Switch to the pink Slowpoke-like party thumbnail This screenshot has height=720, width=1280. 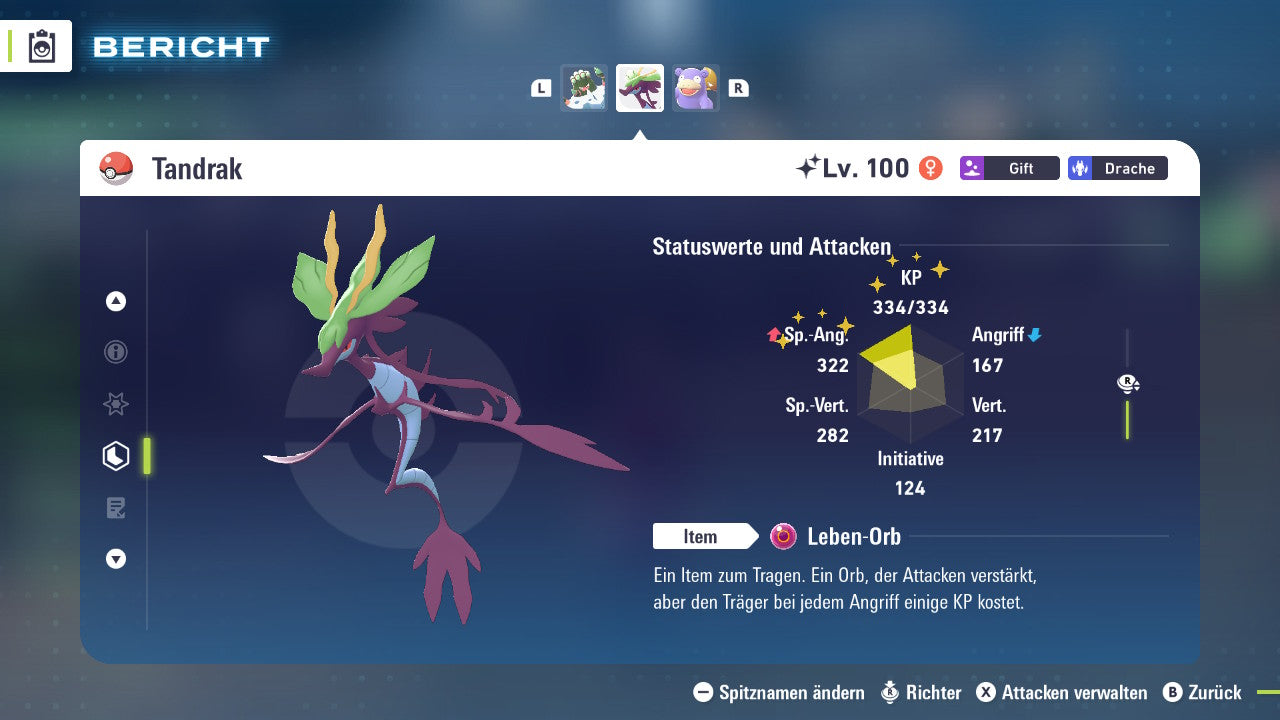[x=695, y=88]
